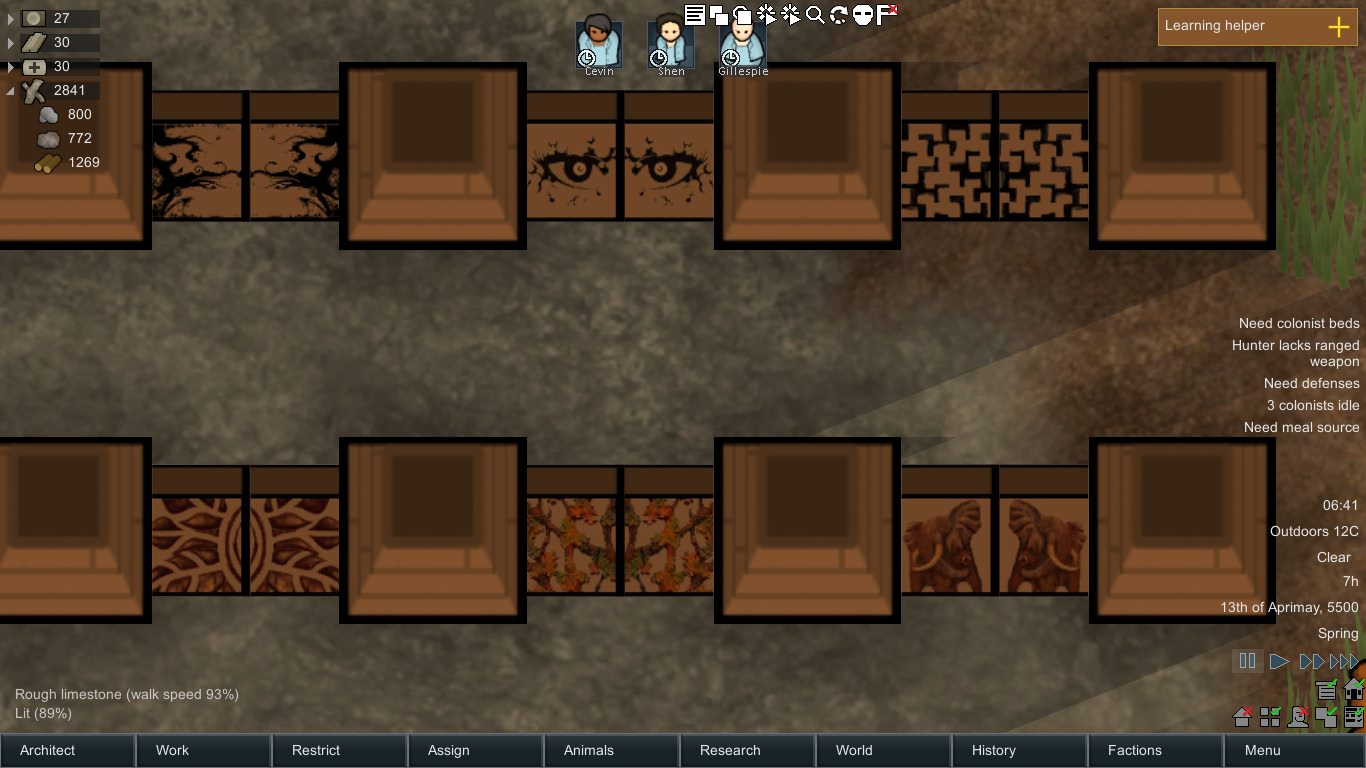Click the categorized resource readout icon near bottom right

point(1327,690)
